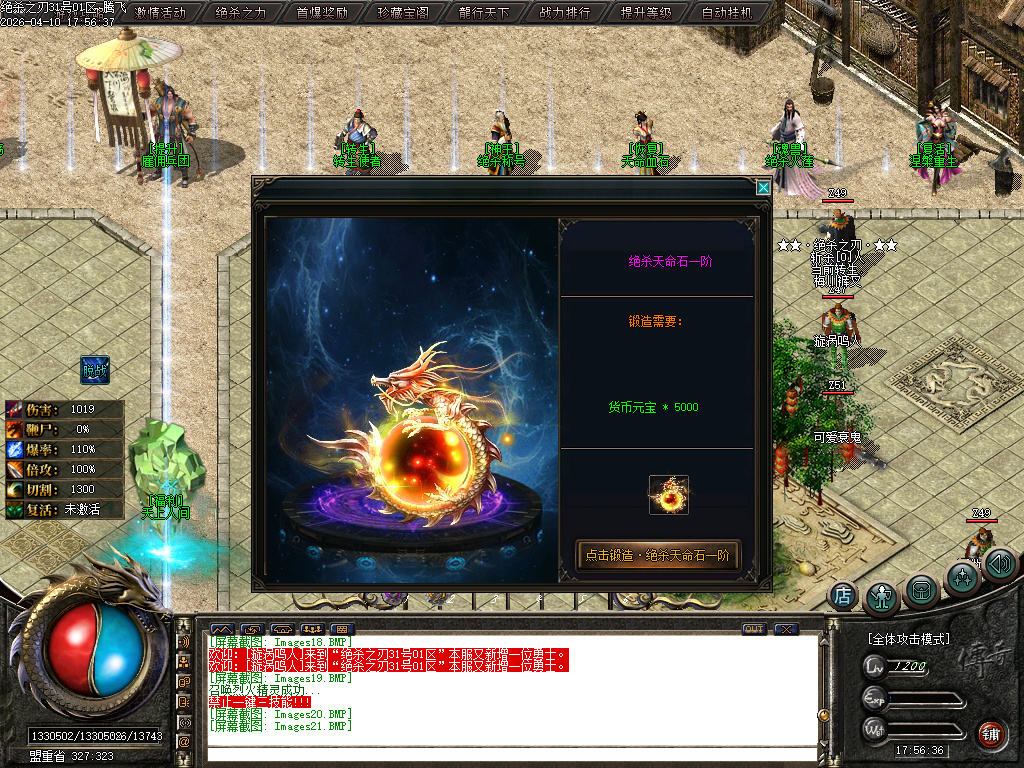Toggle the sound speaker icon

tap(1000, 565)
